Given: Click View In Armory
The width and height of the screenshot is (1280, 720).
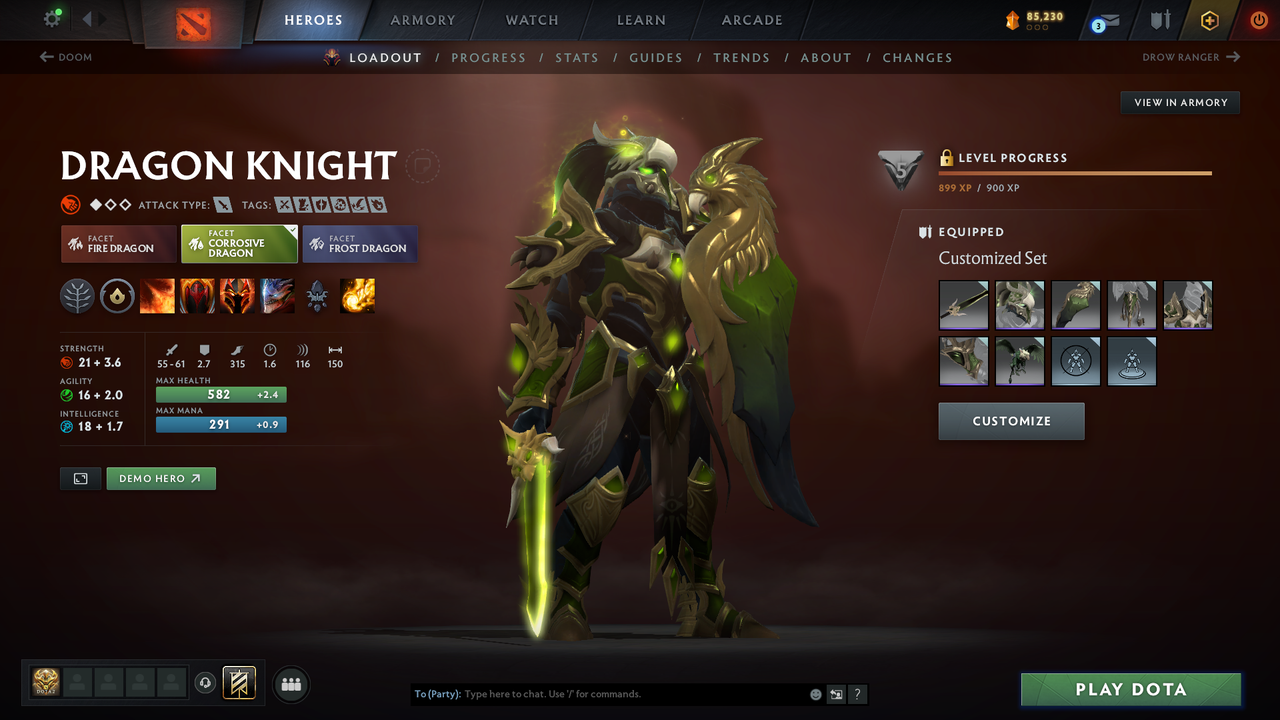Looking at the screenshot, I should tap(1179, 102).
